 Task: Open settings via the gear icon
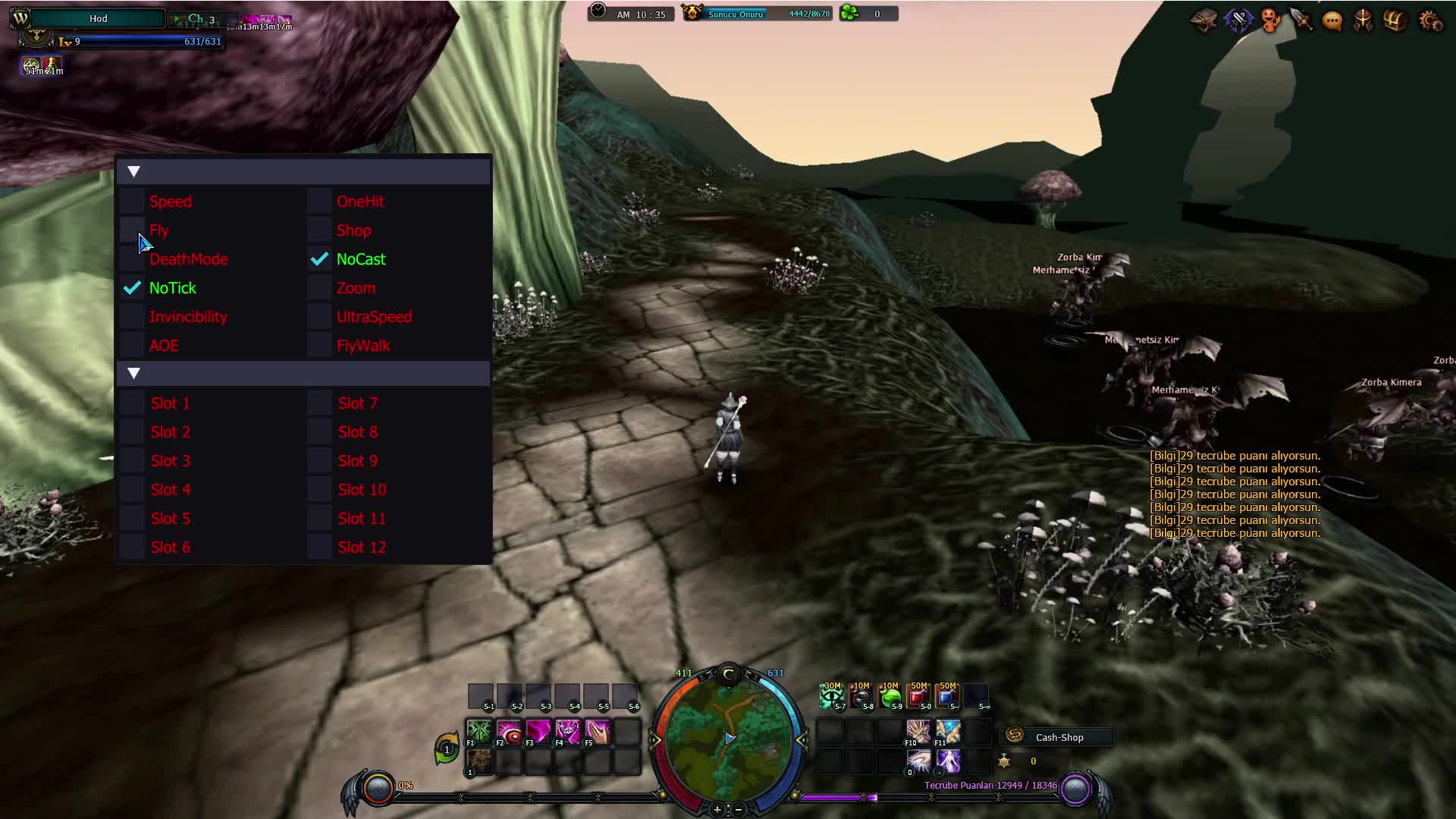pyautogui.click(x=1430, y=20)
